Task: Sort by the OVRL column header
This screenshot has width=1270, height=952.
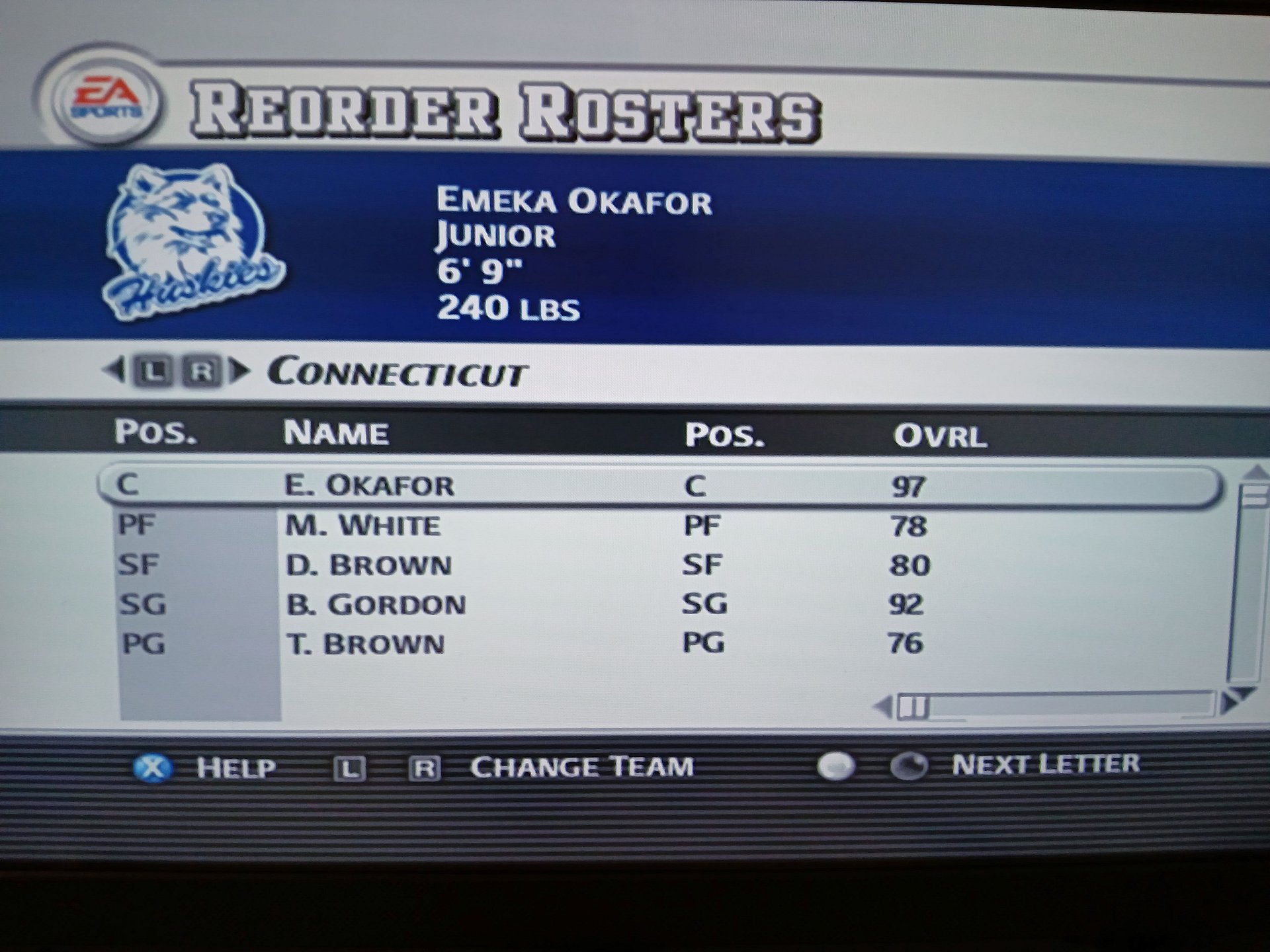Action: coord(939,436)
